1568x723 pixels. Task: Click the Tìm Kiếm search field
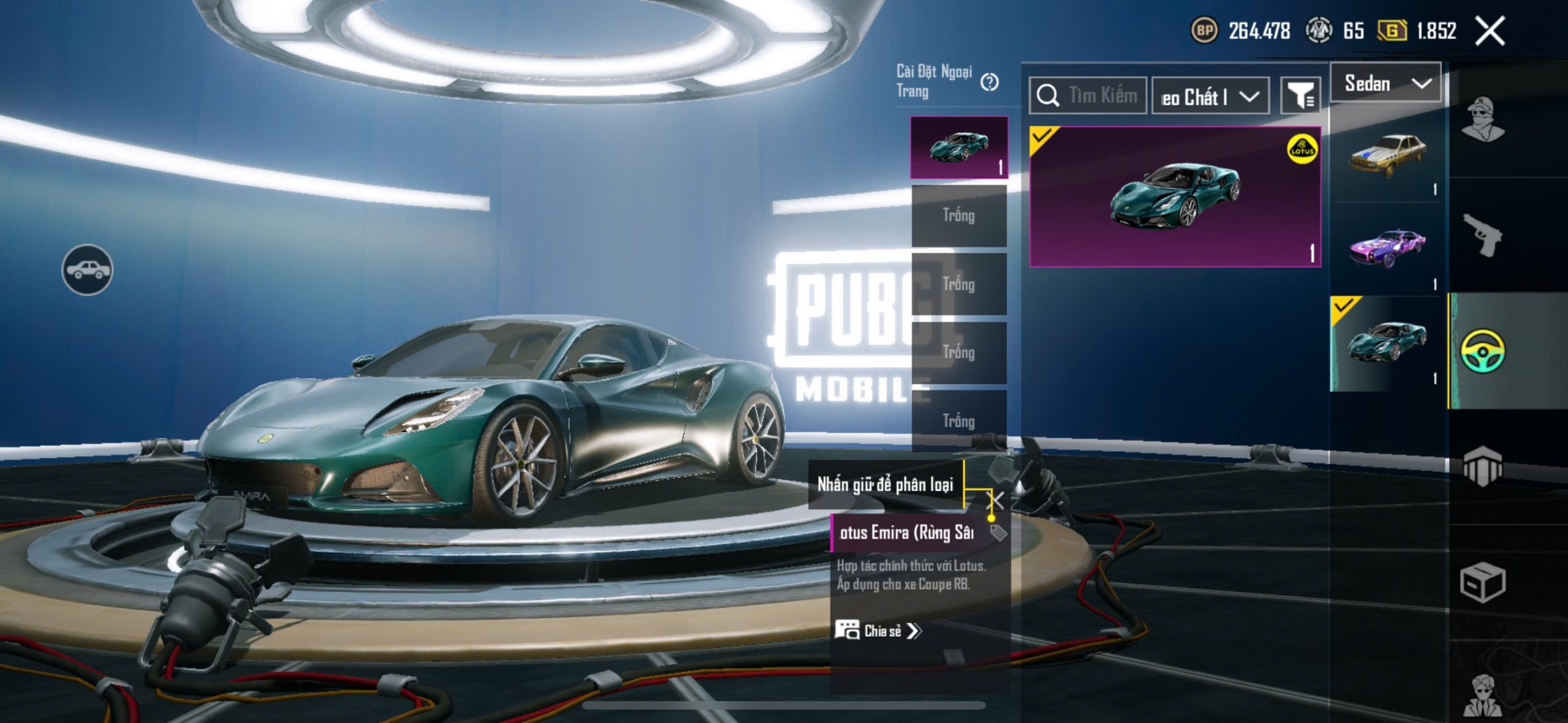coord(1089,96)
